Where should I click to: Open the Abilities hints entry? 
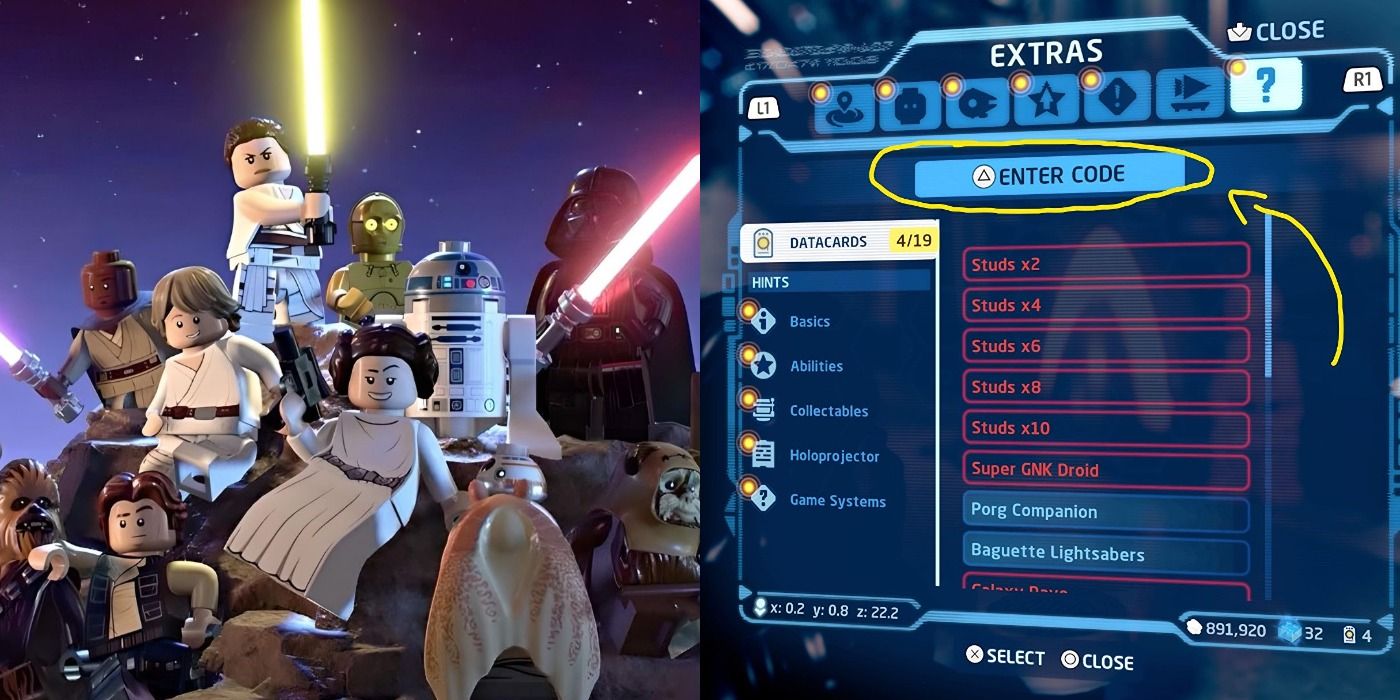[816, 366]
